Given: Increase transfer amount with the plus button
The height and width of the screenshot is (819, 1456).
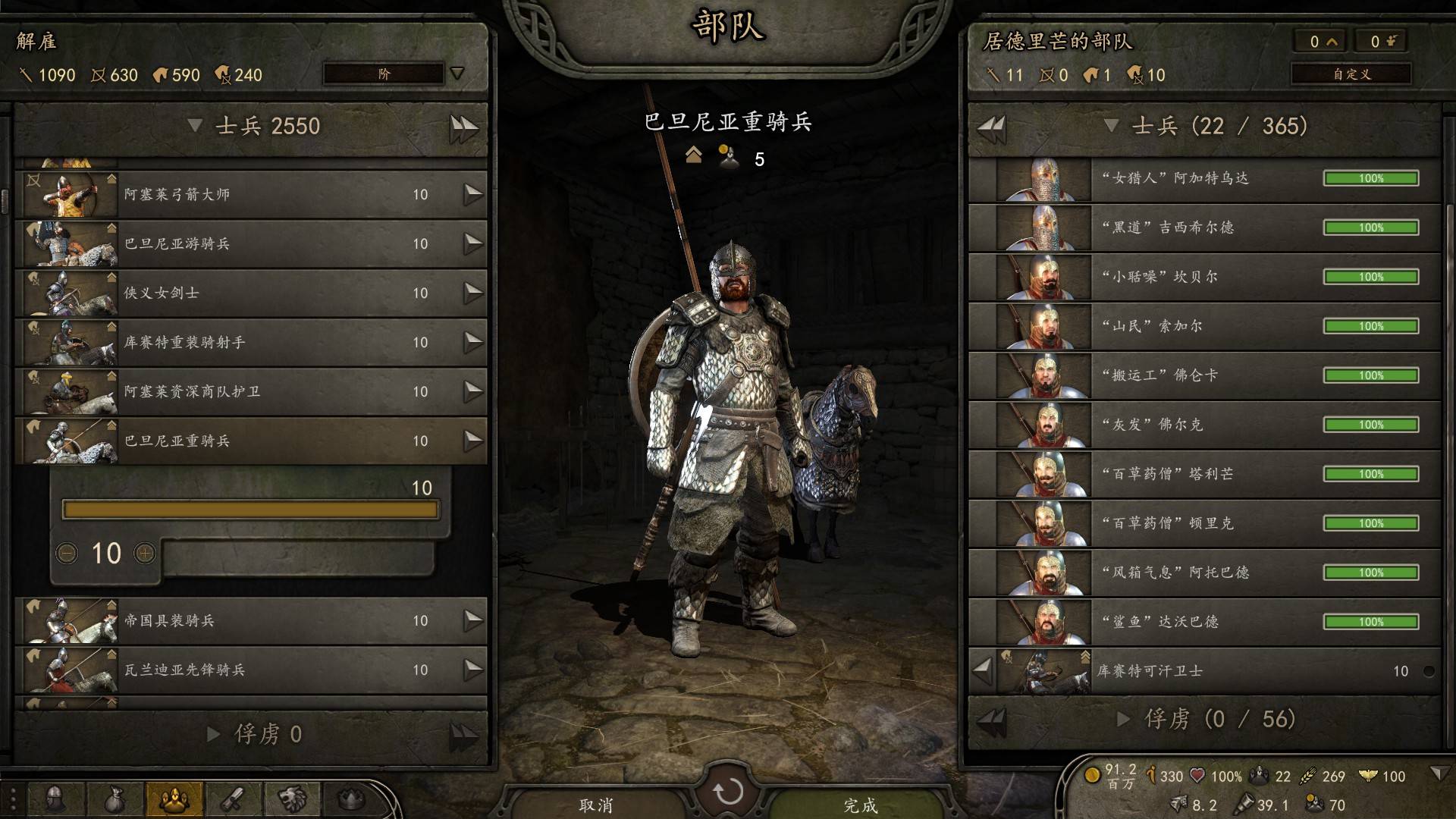Looking at the screenshot, I should (145, 554).
